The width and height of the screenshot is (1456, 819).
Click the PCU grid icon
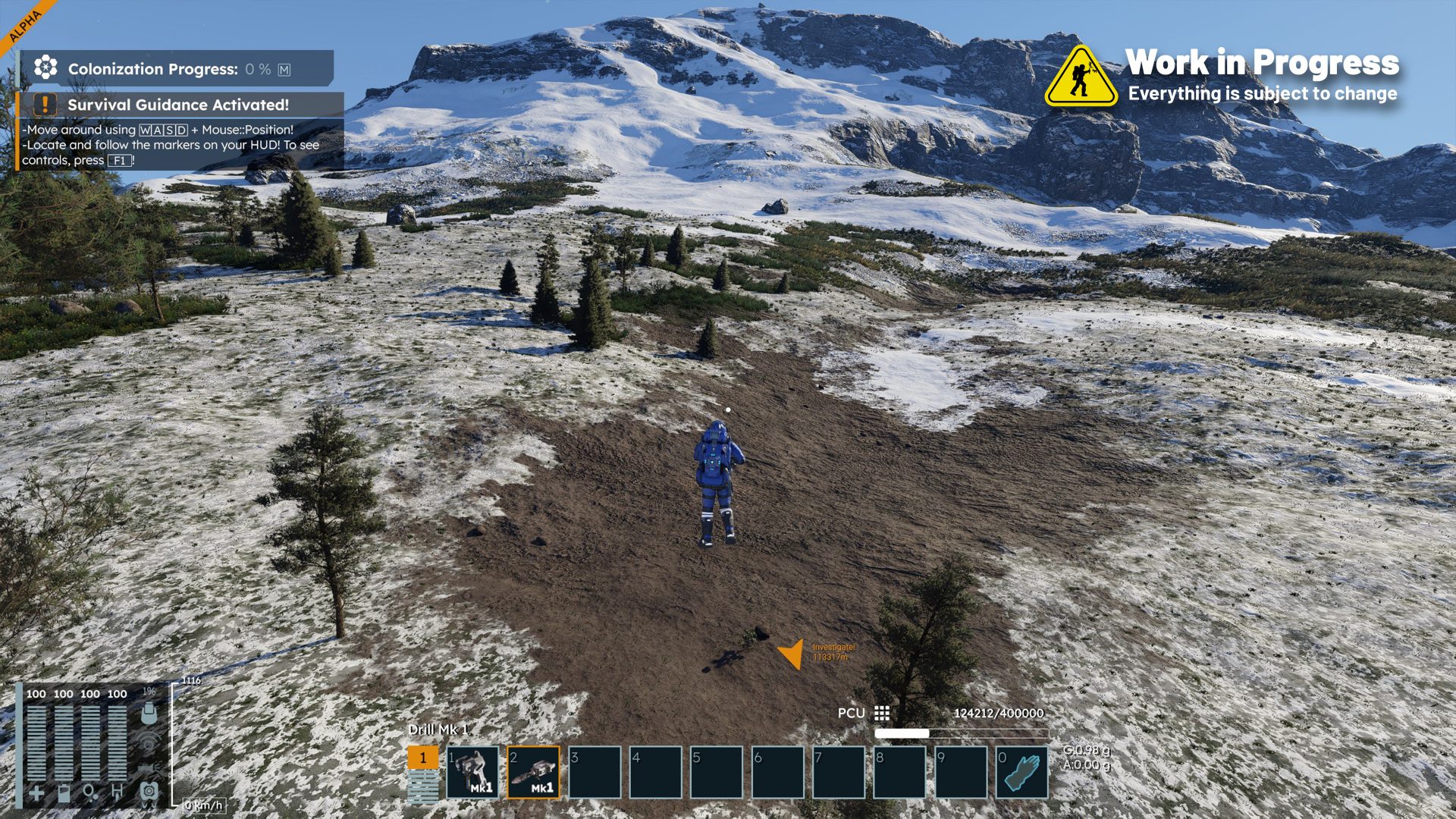pos(882,713)
